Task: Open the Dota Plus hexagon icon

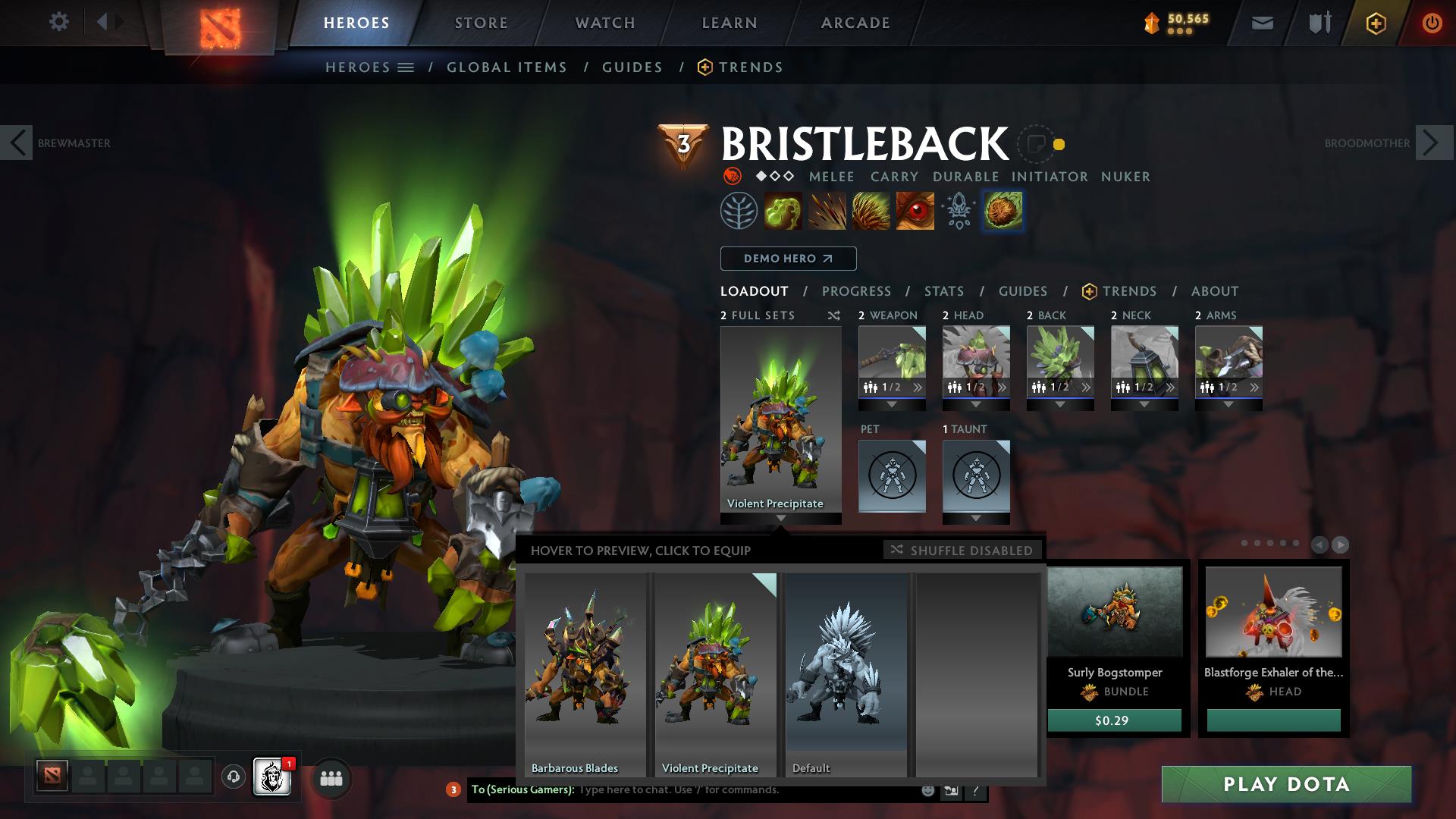Action: click(x=1375, y=22)
